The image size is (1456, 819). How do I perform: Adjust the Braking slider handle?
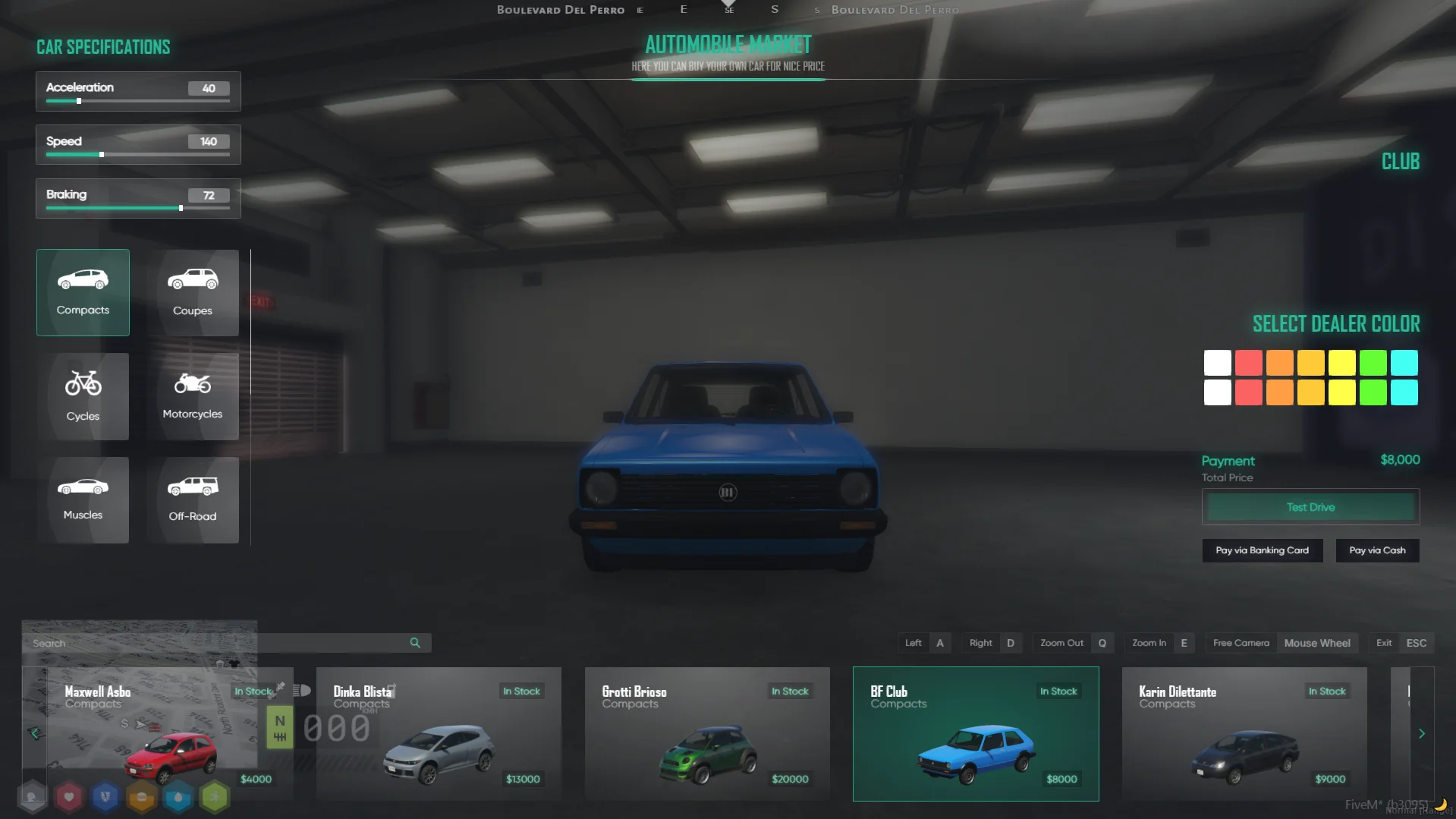coord(181,208)
